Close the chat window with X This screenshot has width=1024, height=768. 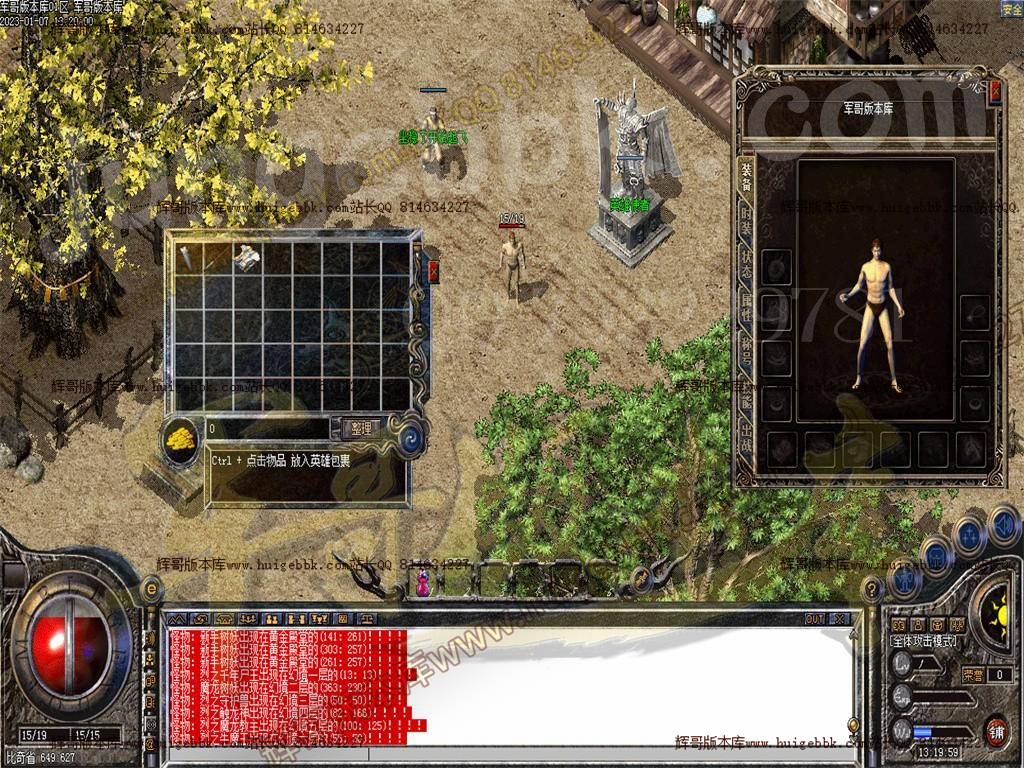pos(838,619)
